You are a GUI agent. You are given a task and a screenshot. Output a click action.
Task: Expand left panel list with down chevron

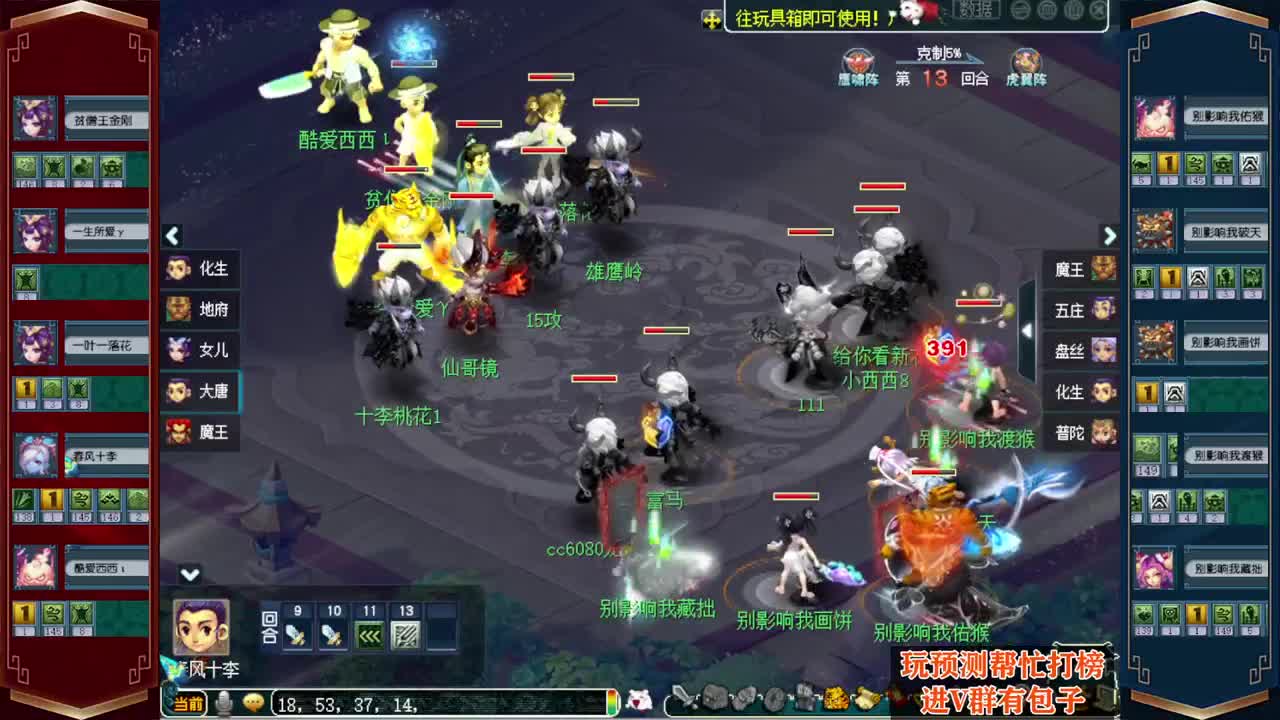(x=188, y=573)
